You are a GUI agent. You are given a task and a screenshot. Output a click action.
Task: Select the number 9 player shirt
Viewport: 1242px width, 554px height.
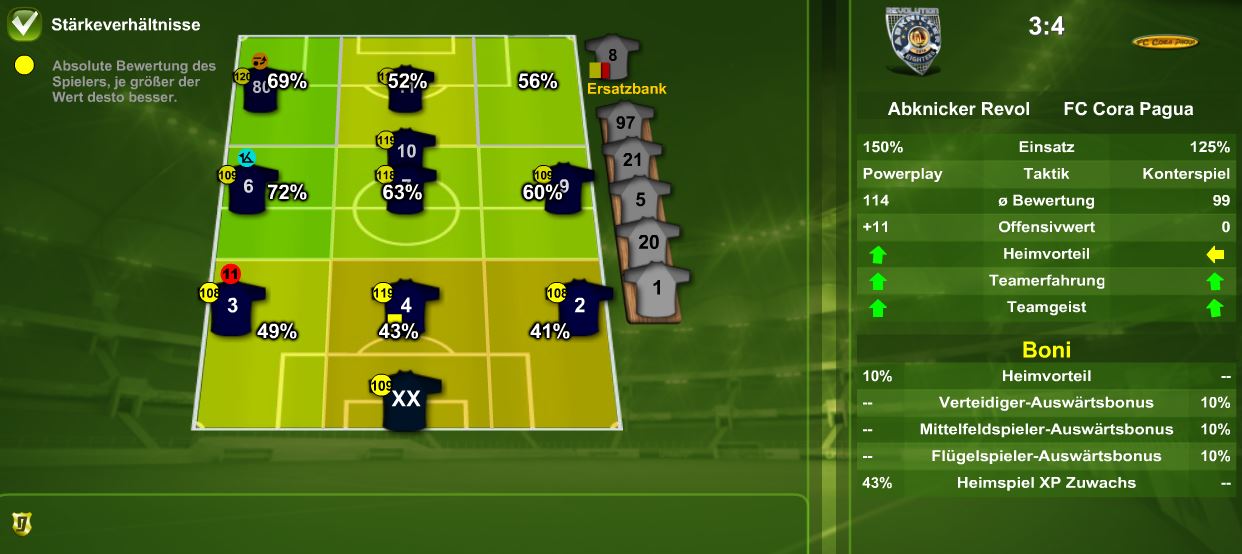[x=565, y=186]
